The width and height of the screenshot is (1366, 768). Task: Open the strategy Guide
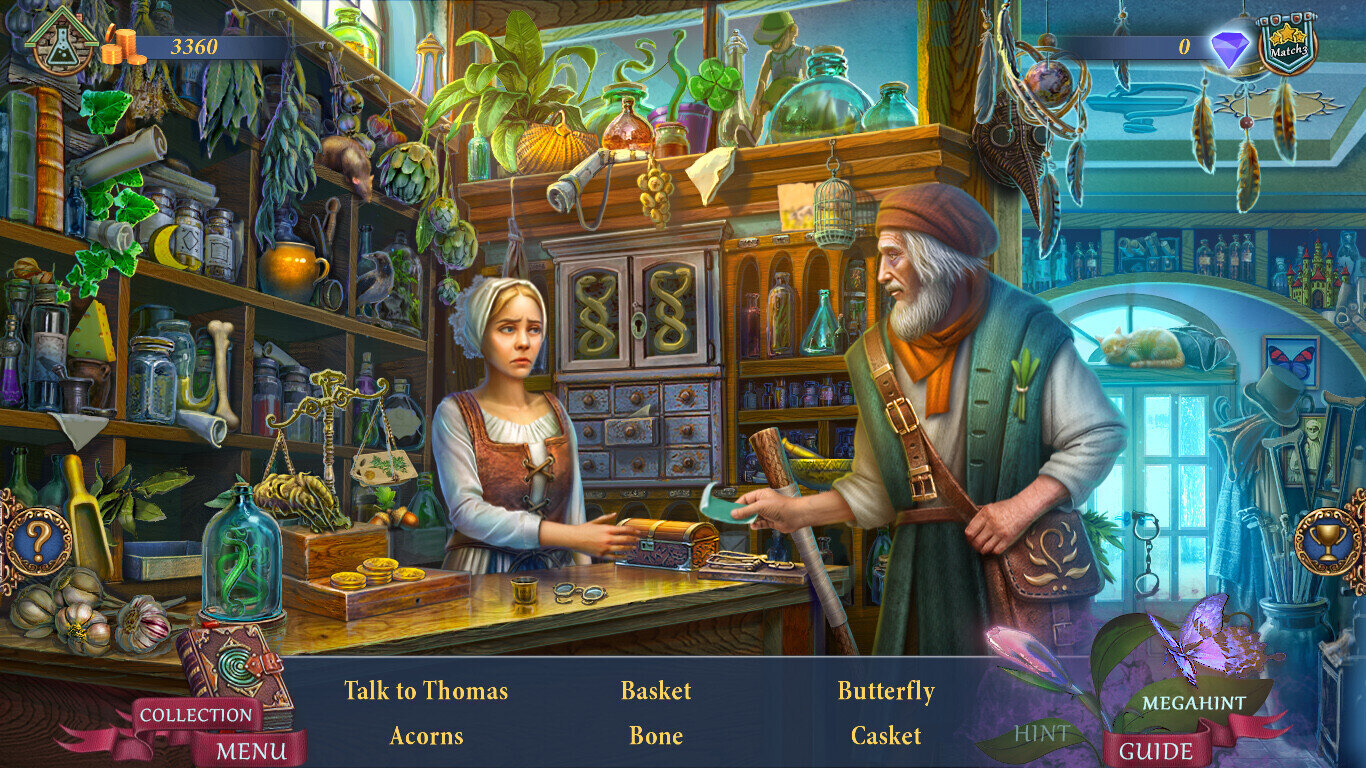[1155, 750]
